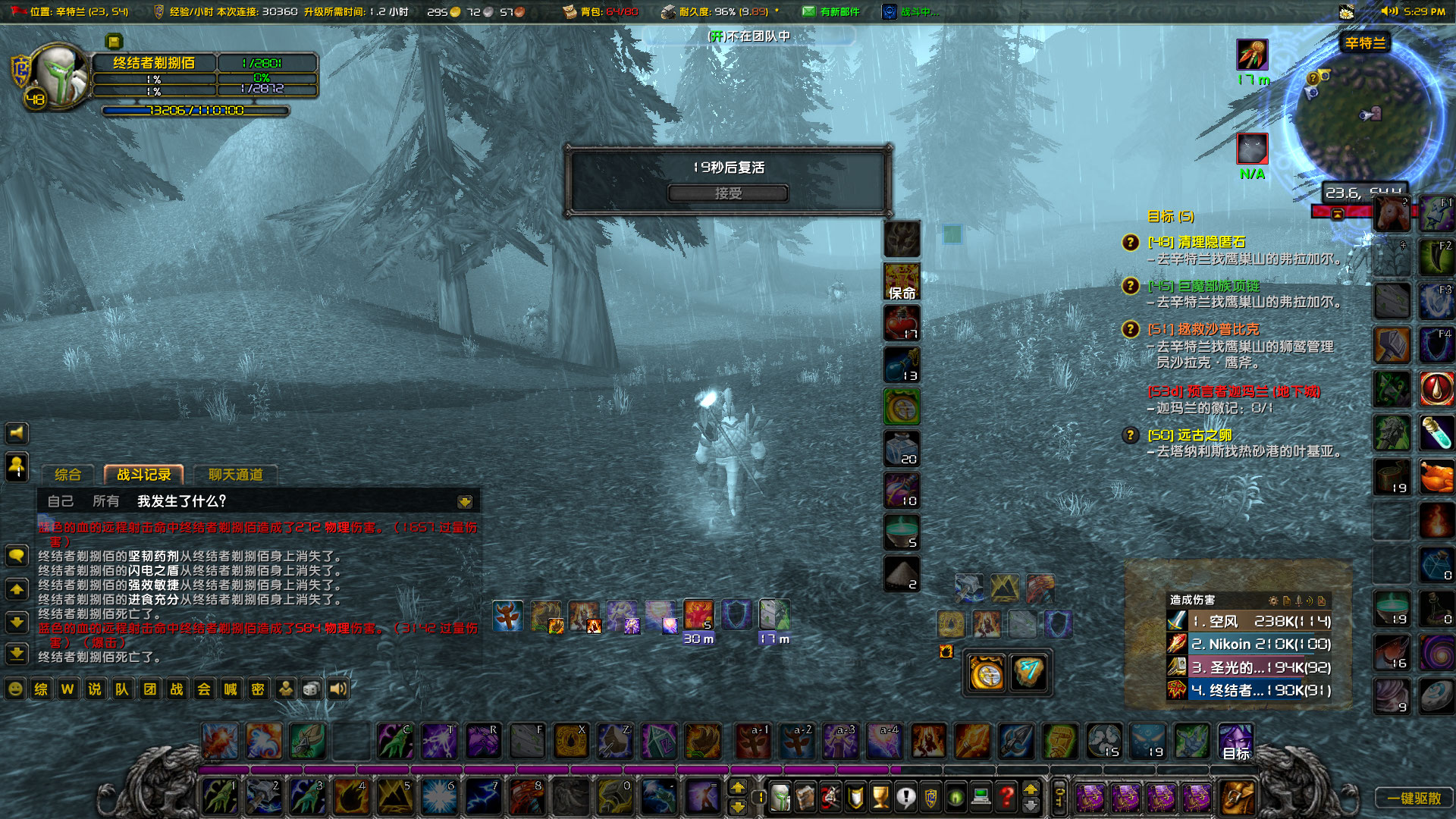Screen dimensions: 1456x819
Task: Open the combat log dropdown arrow
Action: 464,502
